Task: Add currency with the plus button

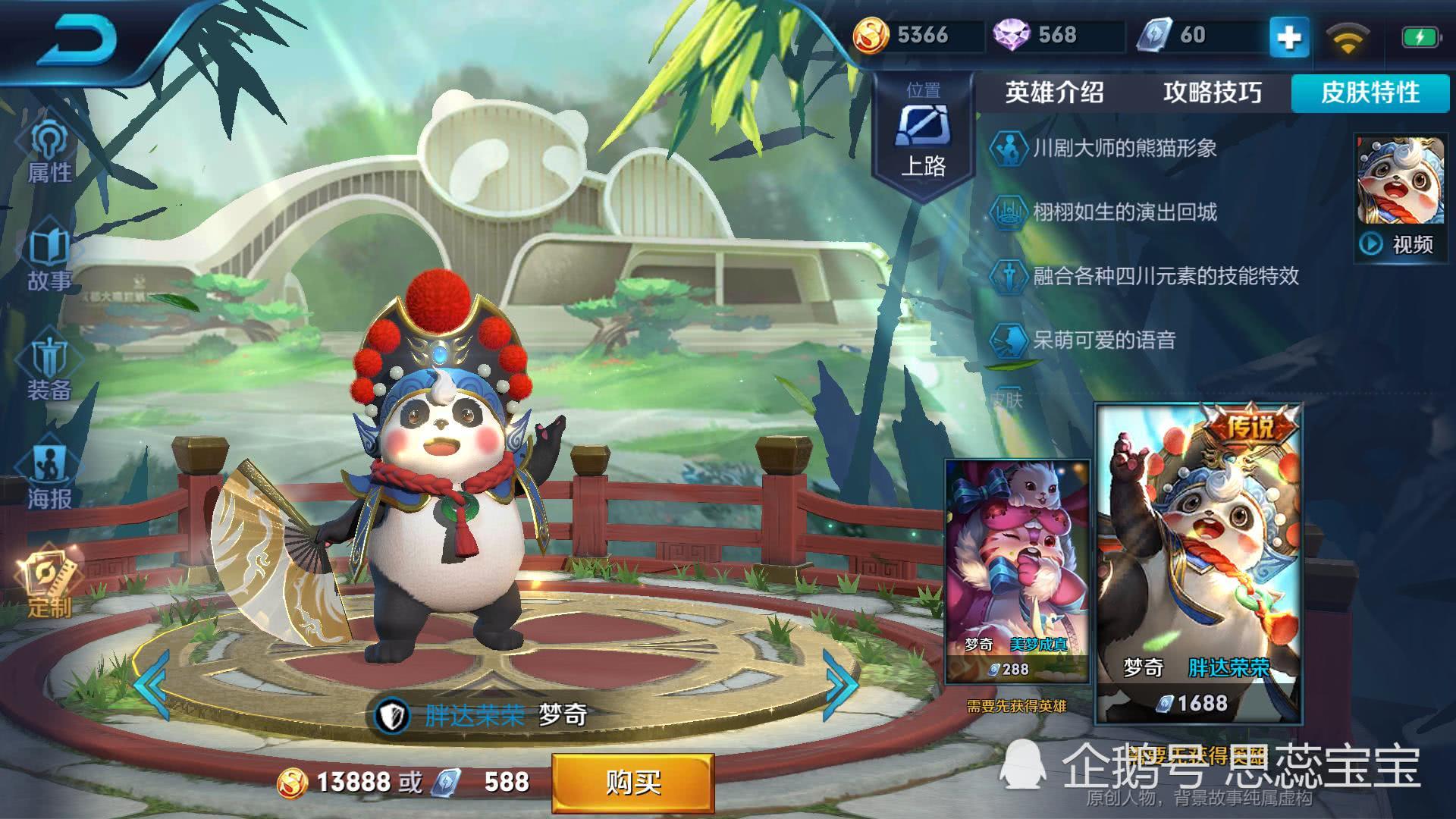Action: (x=1289, y=36)
